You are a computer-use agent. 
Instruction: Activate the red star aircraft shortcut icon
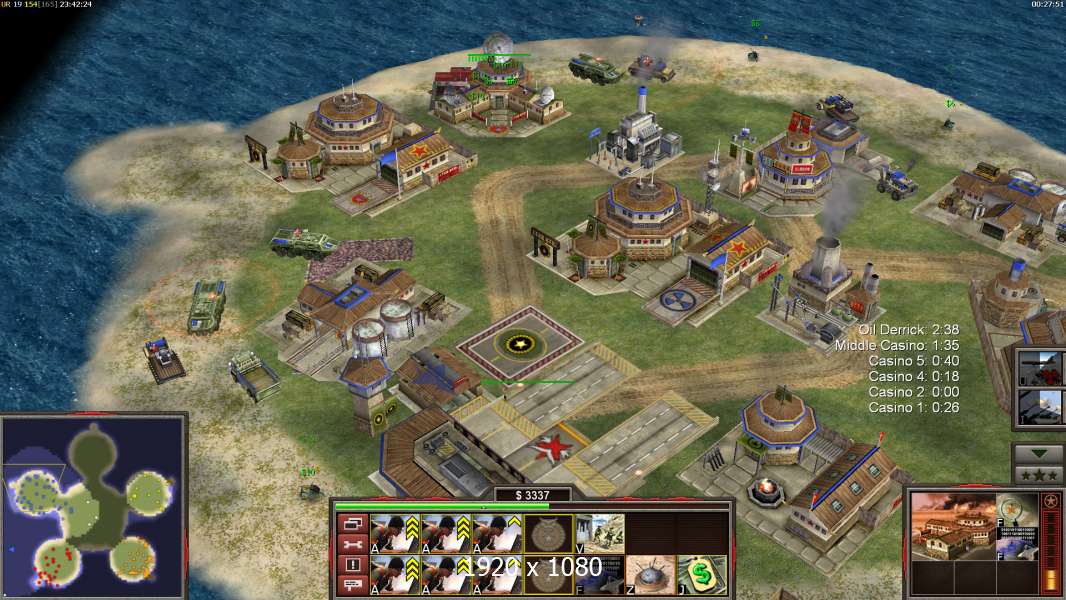(x=1039, y=367)
